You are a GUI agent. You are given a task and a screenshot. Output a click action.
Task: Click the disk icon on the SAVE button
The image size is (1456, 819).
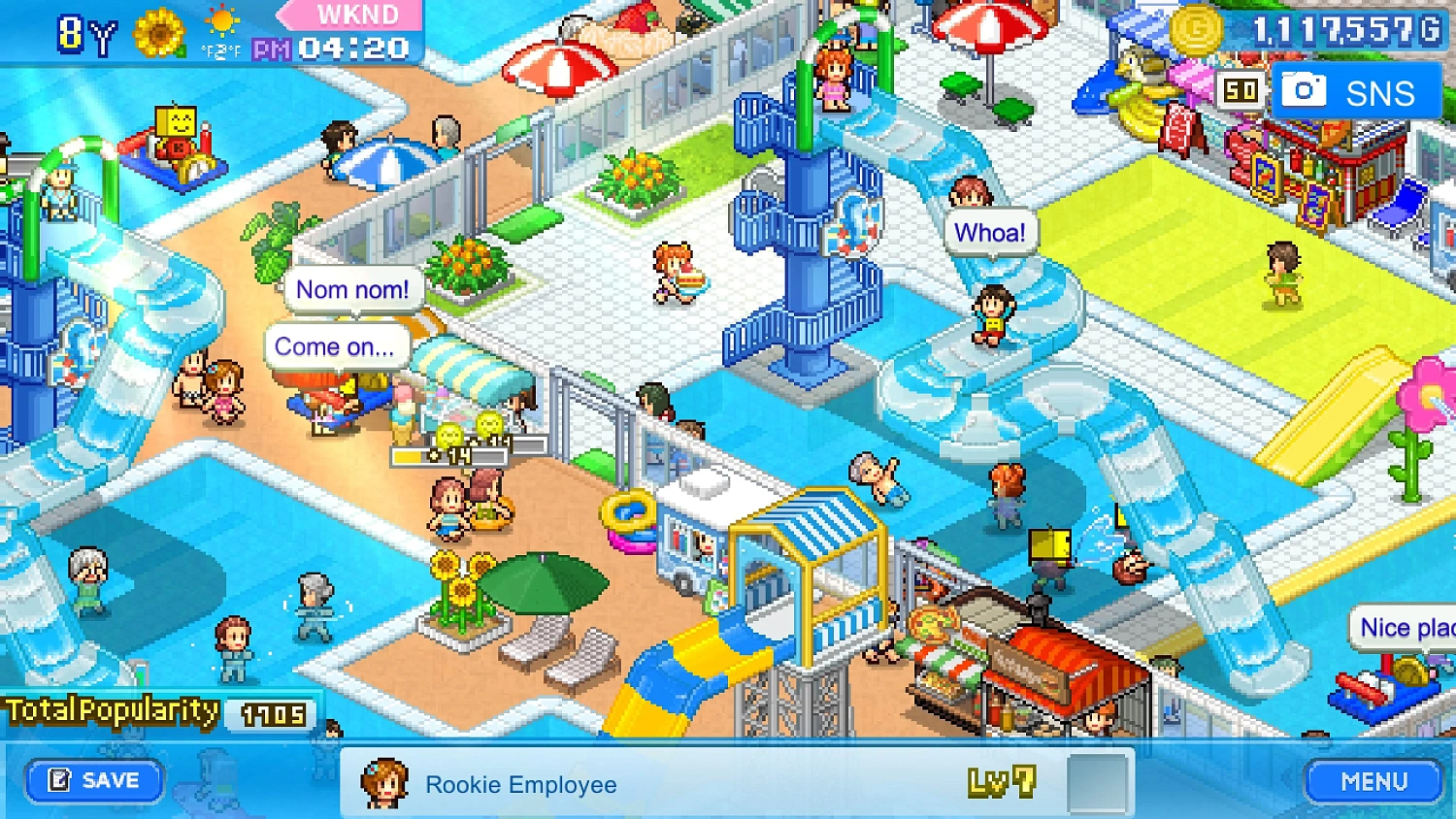(60, 780)
